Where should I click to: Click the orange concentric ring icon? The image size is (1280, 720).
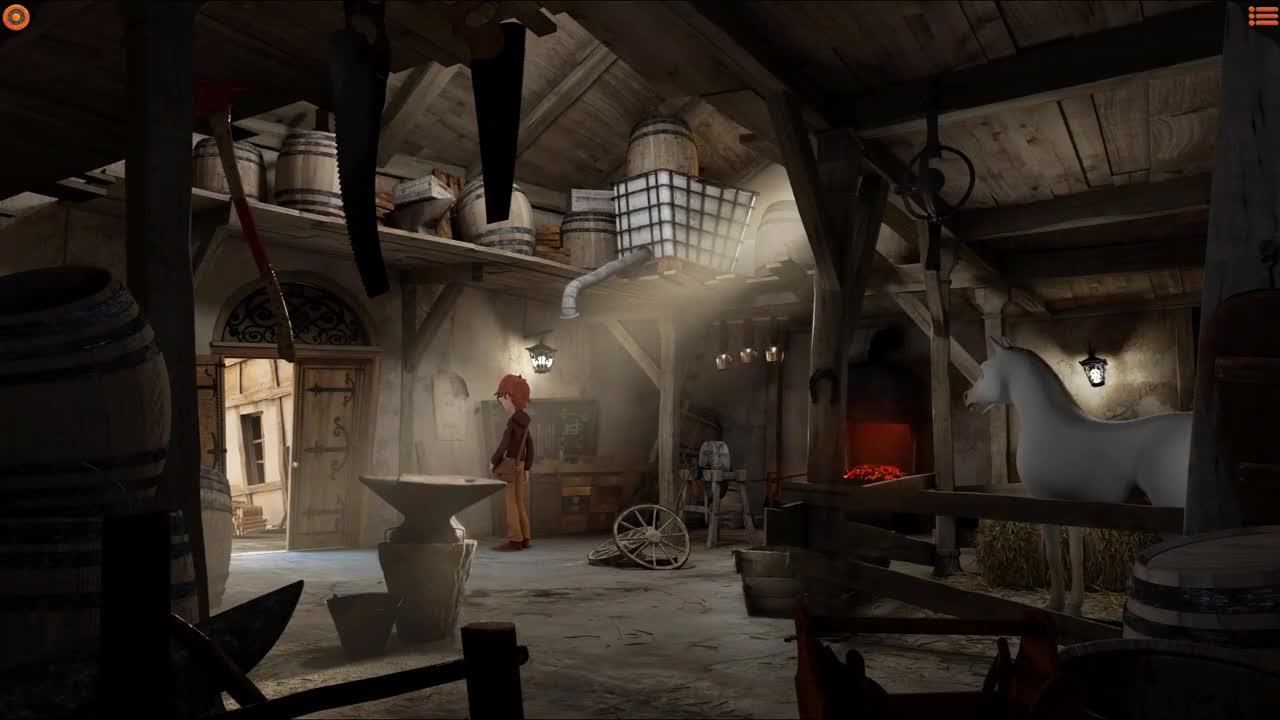tap(16, 17)
